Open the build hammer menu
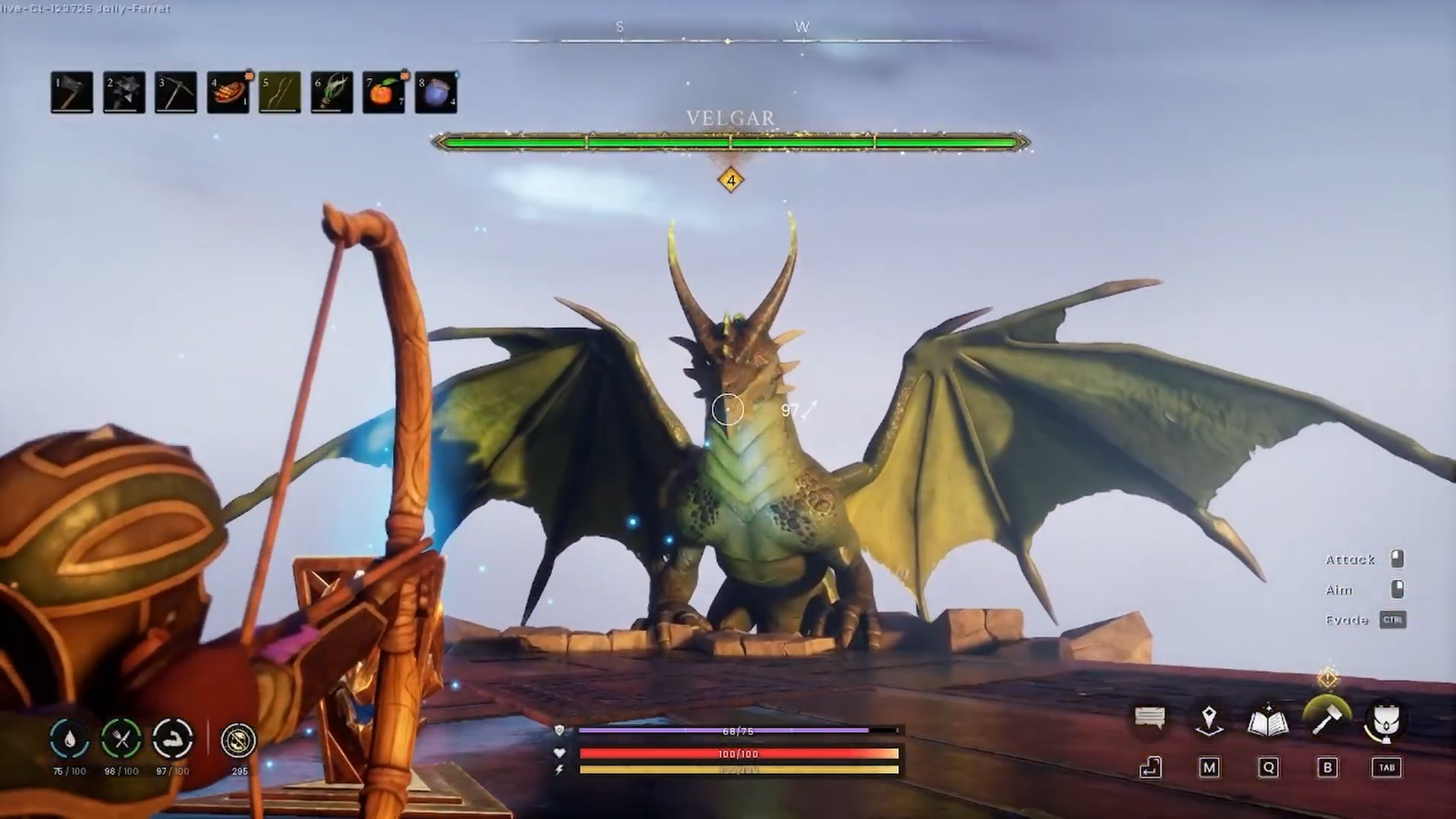Image resolution: width=1456 pixels, height=819 pixels. [x=1326, y=719]
